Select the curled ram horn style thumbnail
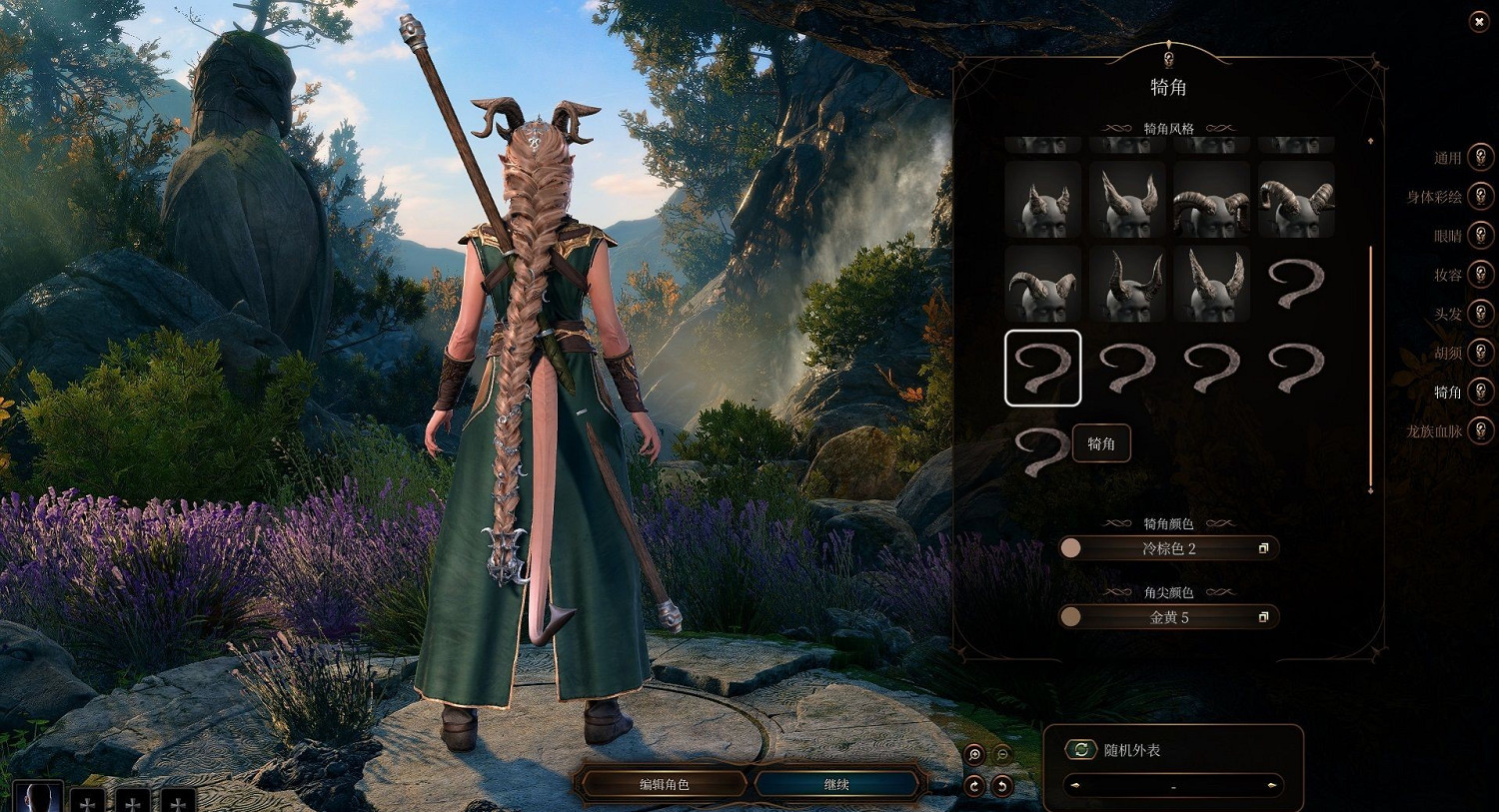Viewport: 1499px width, 812px height. coord(1211,199)
